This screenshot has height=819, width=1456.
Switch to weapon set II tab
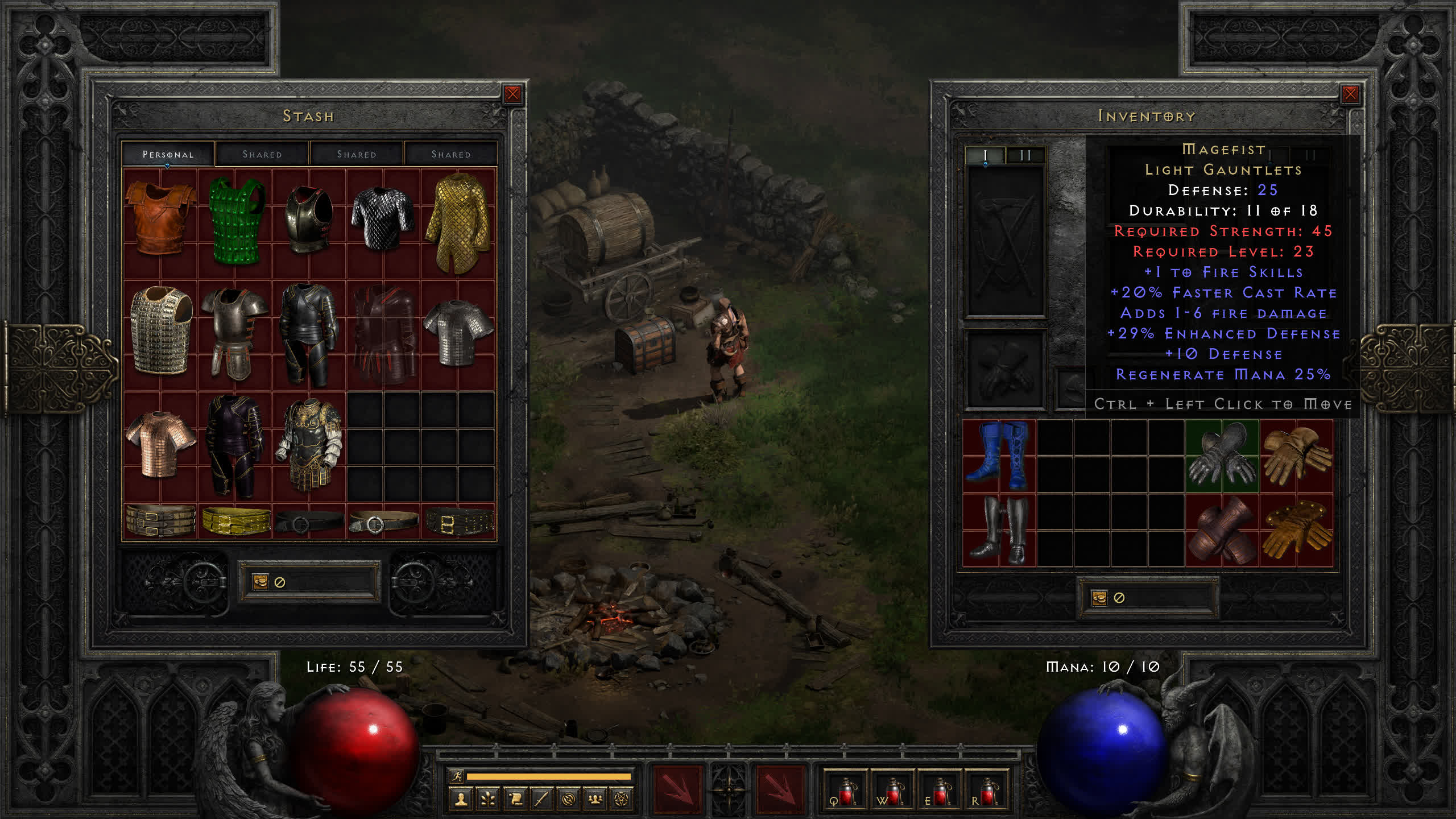click(1025, 155)
